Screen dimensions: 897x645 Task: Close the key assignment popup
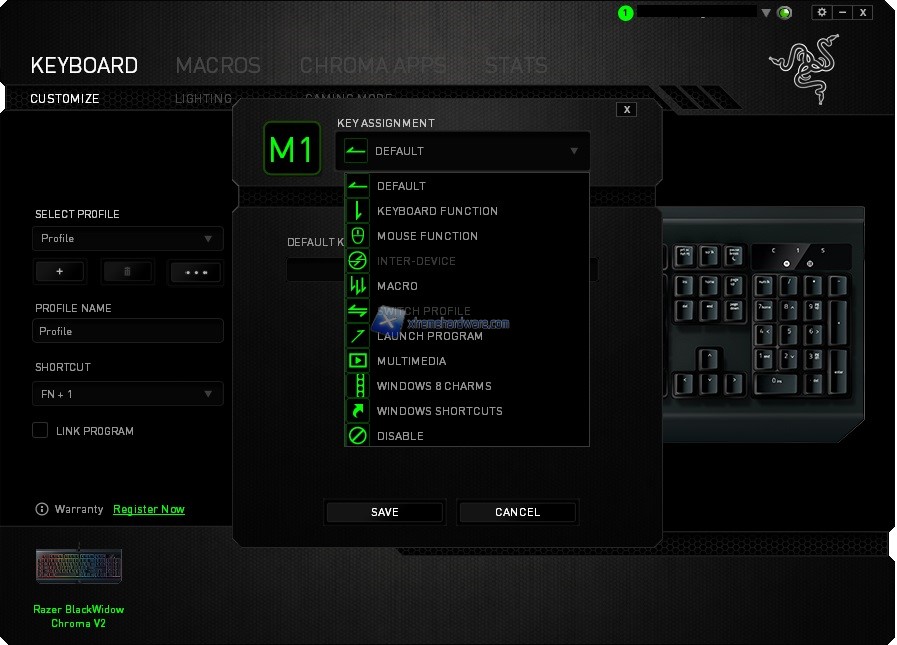coord(627,110)
